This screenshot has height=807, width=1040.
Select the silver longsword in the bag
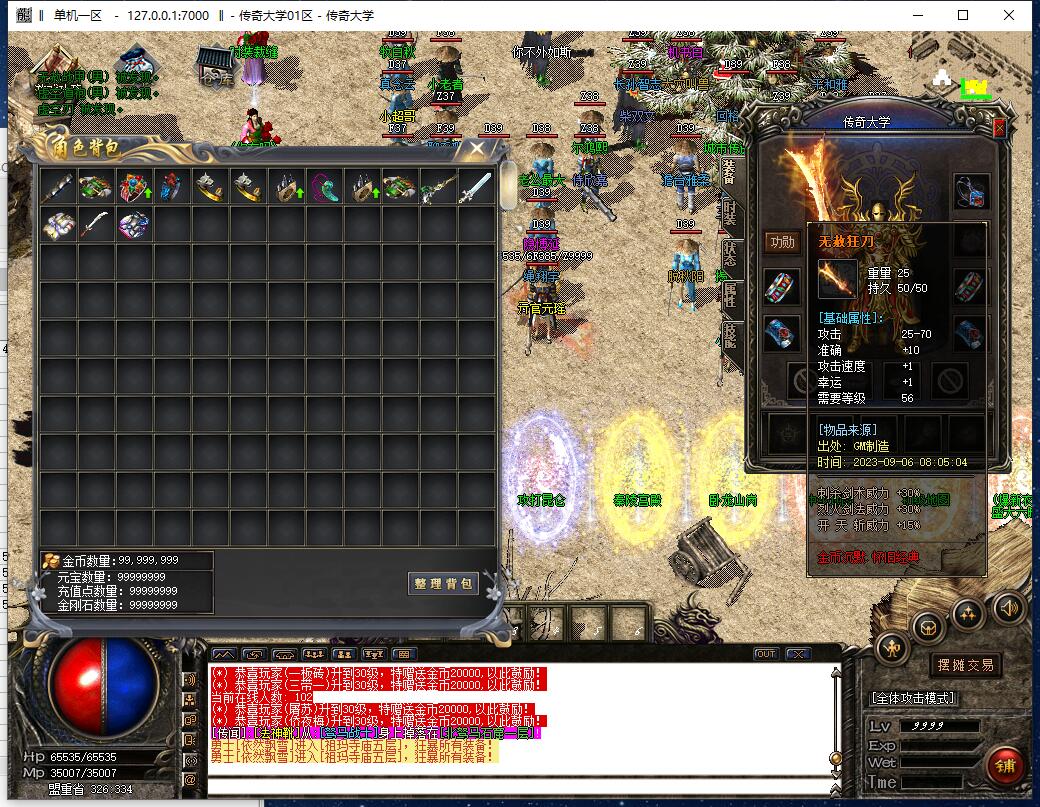coord(476,187)
